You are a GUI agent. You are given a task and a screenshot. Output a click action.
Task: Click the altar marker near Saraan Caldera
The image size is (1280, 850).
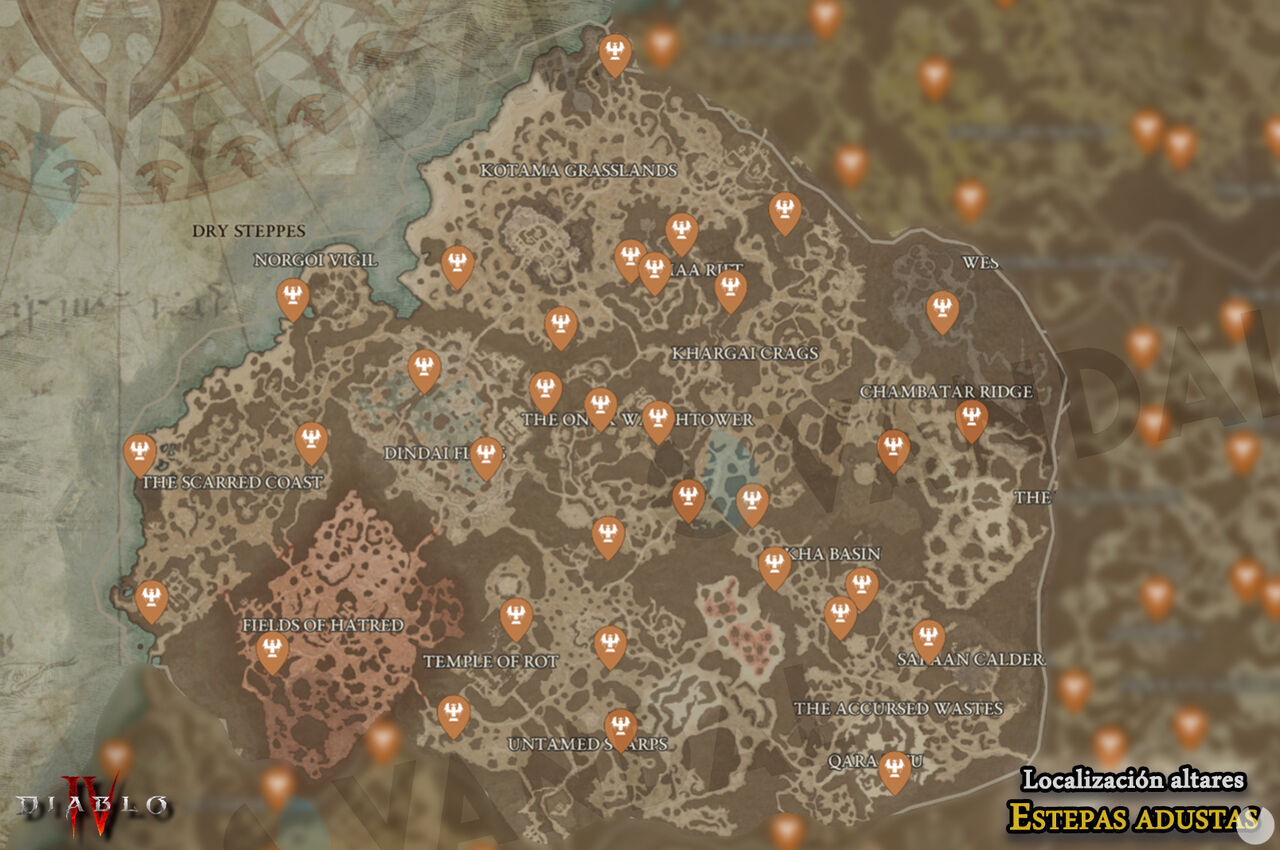929,636
